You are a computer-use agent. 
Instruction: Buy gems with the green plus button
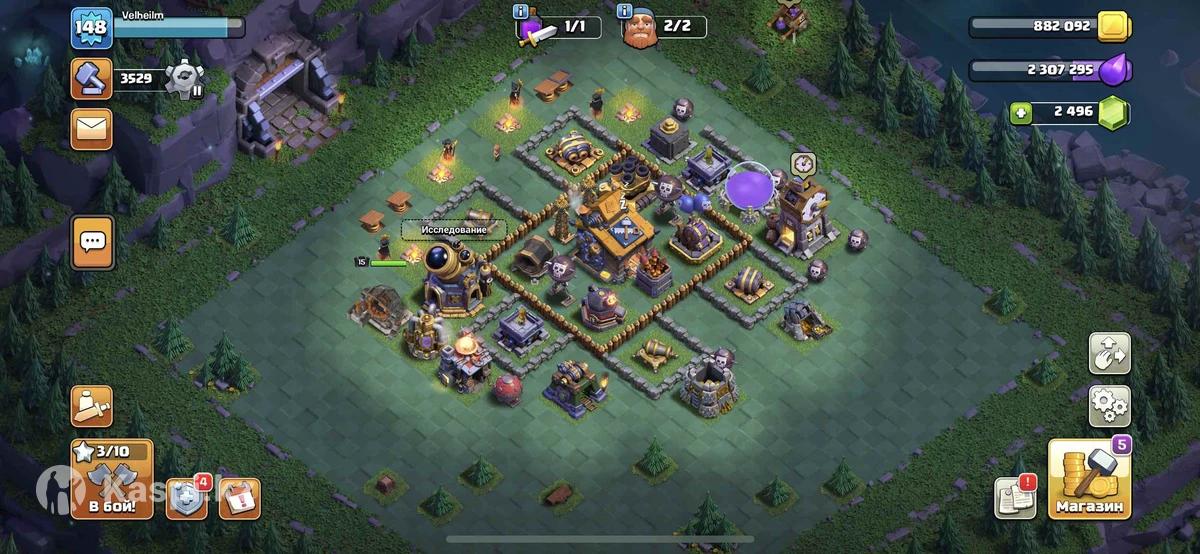coord(1021,112)
